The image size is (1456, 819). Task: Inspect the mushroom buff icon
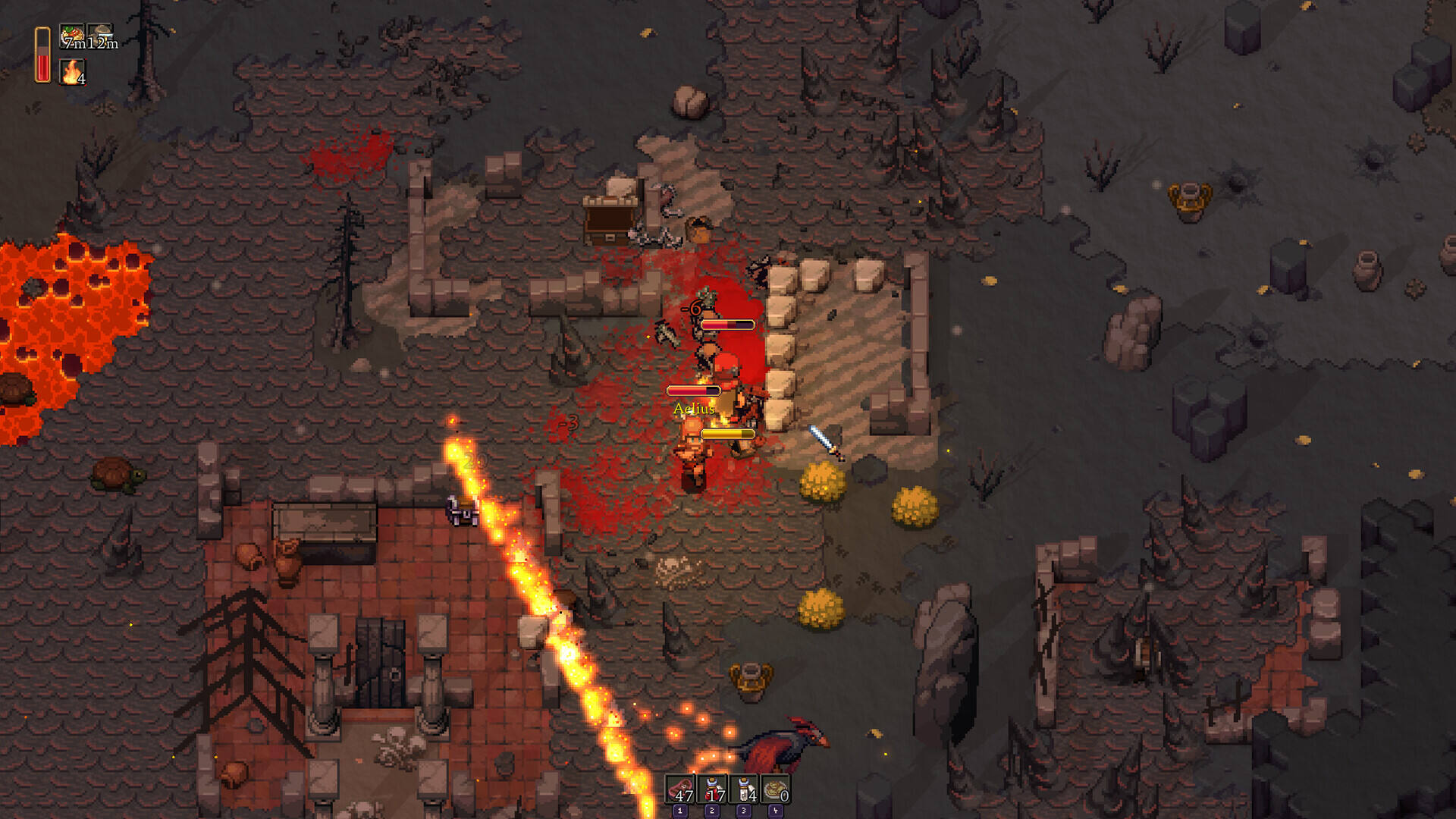coord(101,36)
